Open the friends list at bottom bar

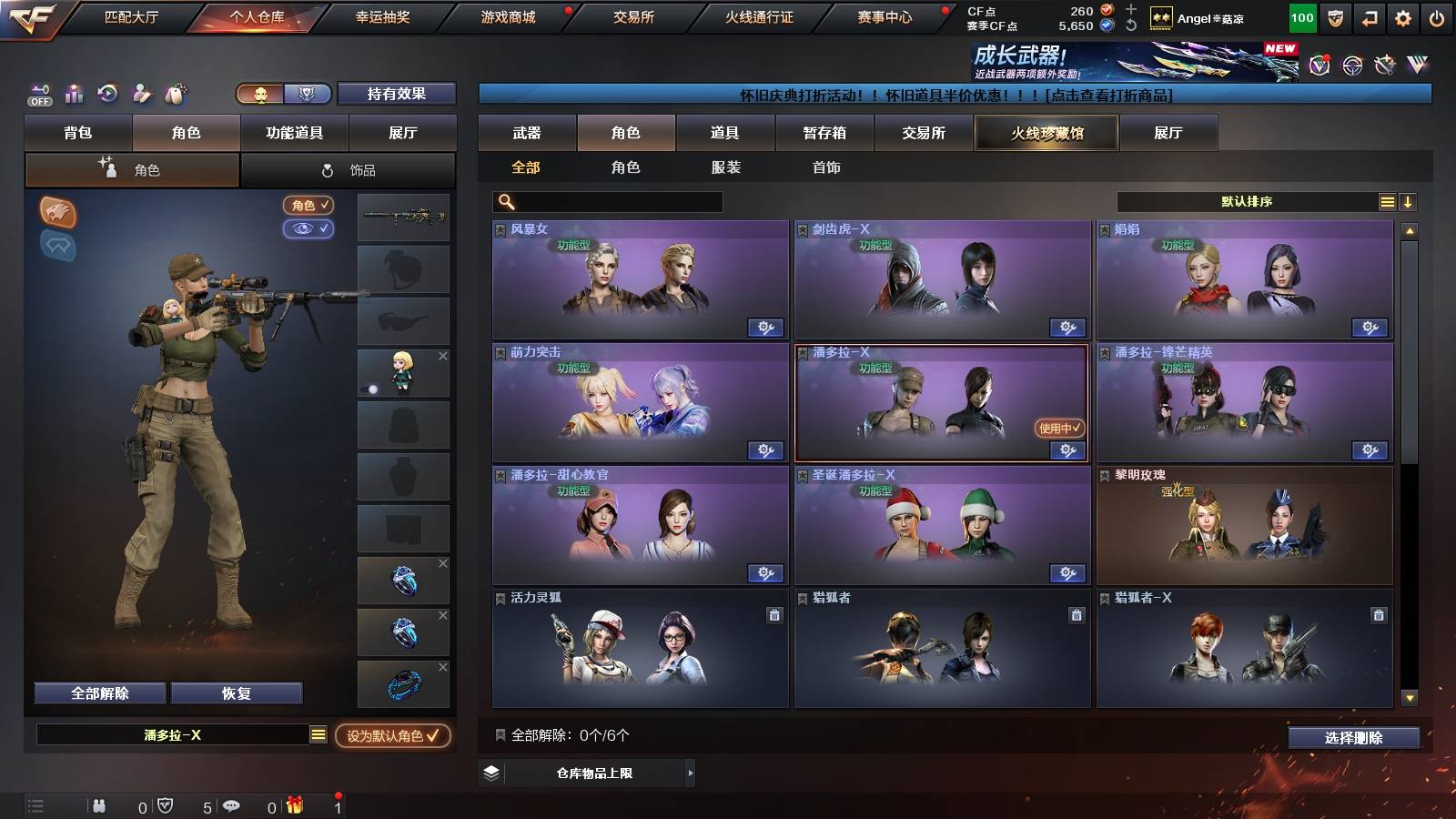(98, 805)
